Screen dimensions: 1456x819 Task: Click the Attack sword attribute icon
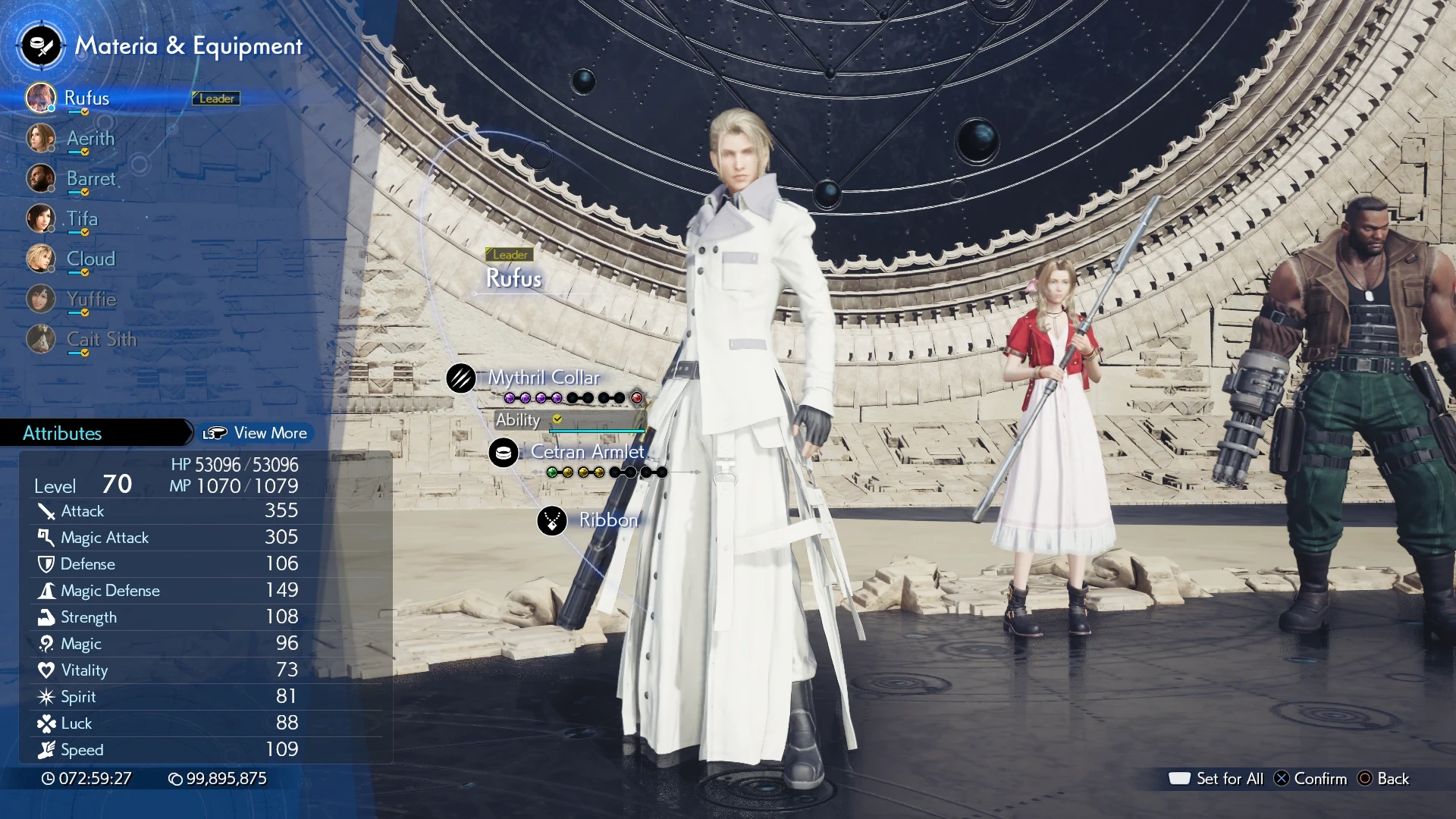pyautogui.click(x=45, y=511)
